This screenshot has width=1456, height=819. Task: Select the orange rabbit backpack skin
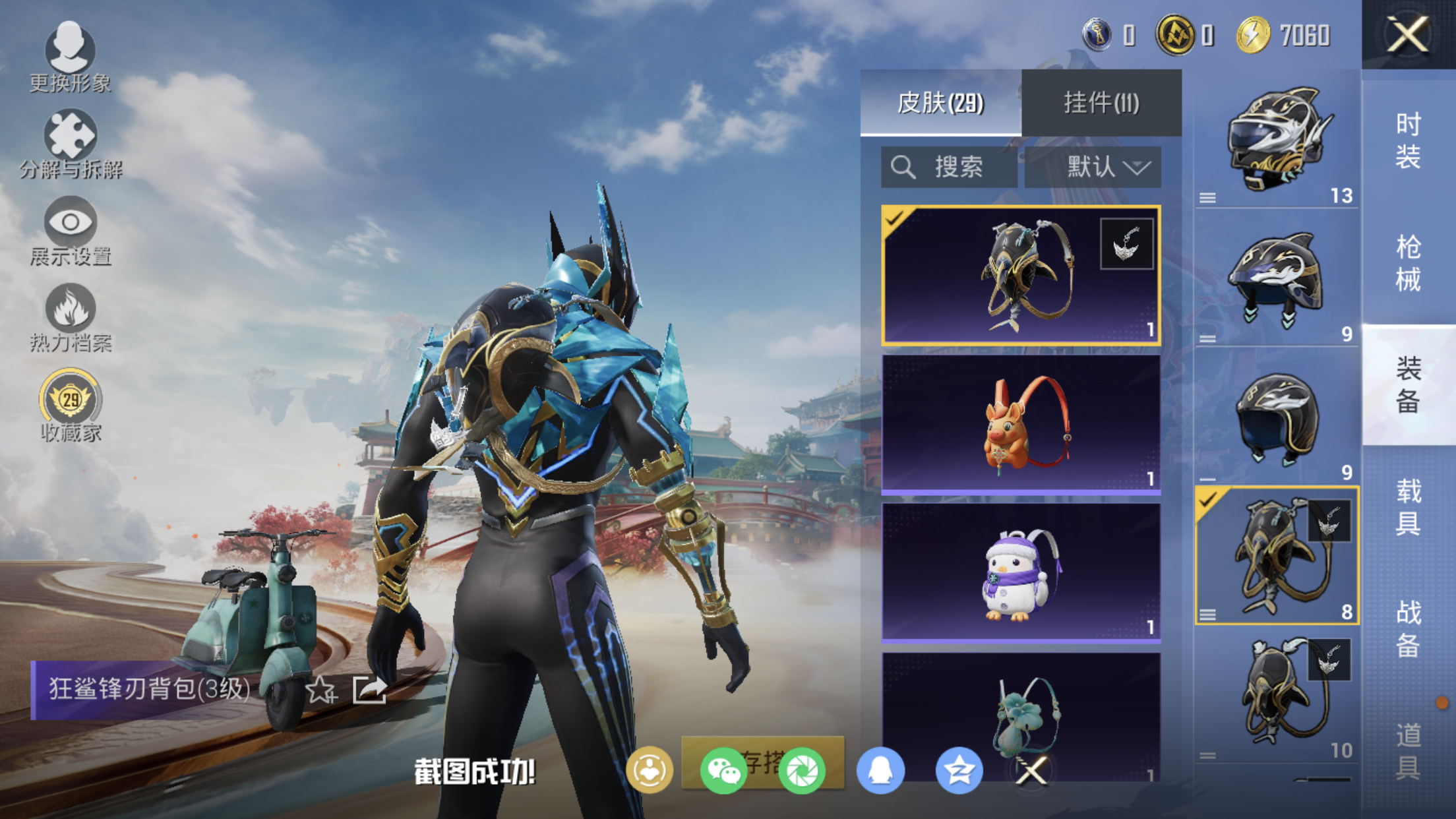click(1021, 424)
